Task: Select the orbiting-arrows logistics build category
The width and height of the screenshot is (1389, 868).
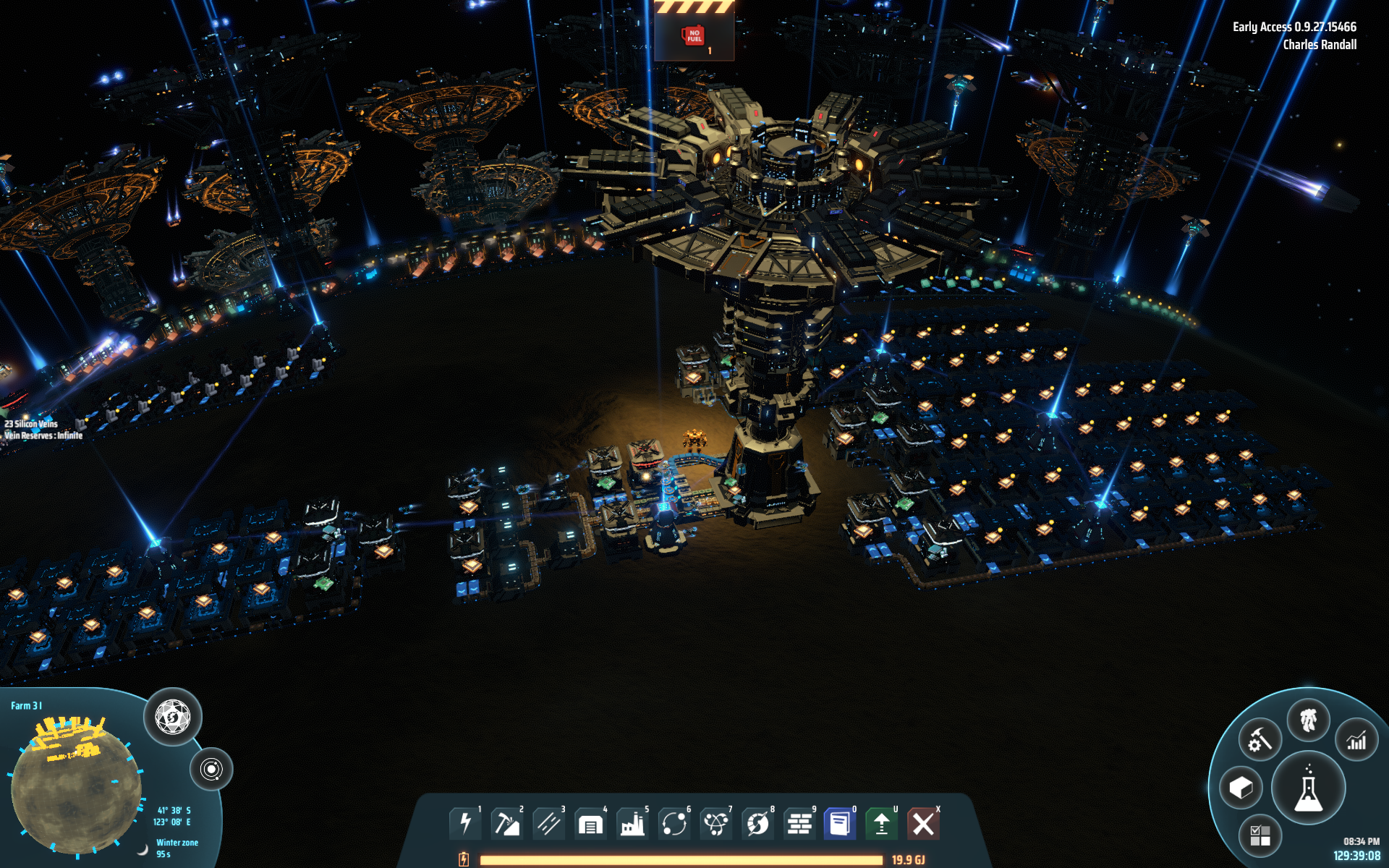Action: [x=674, y=824]
